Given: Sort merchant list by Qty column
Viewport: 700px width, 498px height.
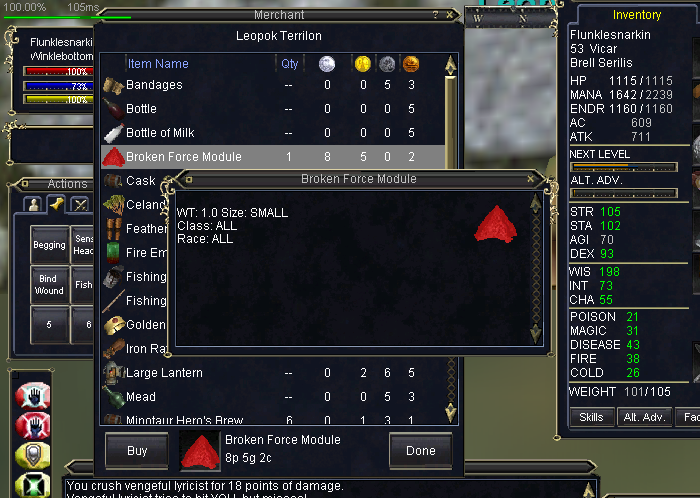Looking at the screenshot, I should coord(289,64).
